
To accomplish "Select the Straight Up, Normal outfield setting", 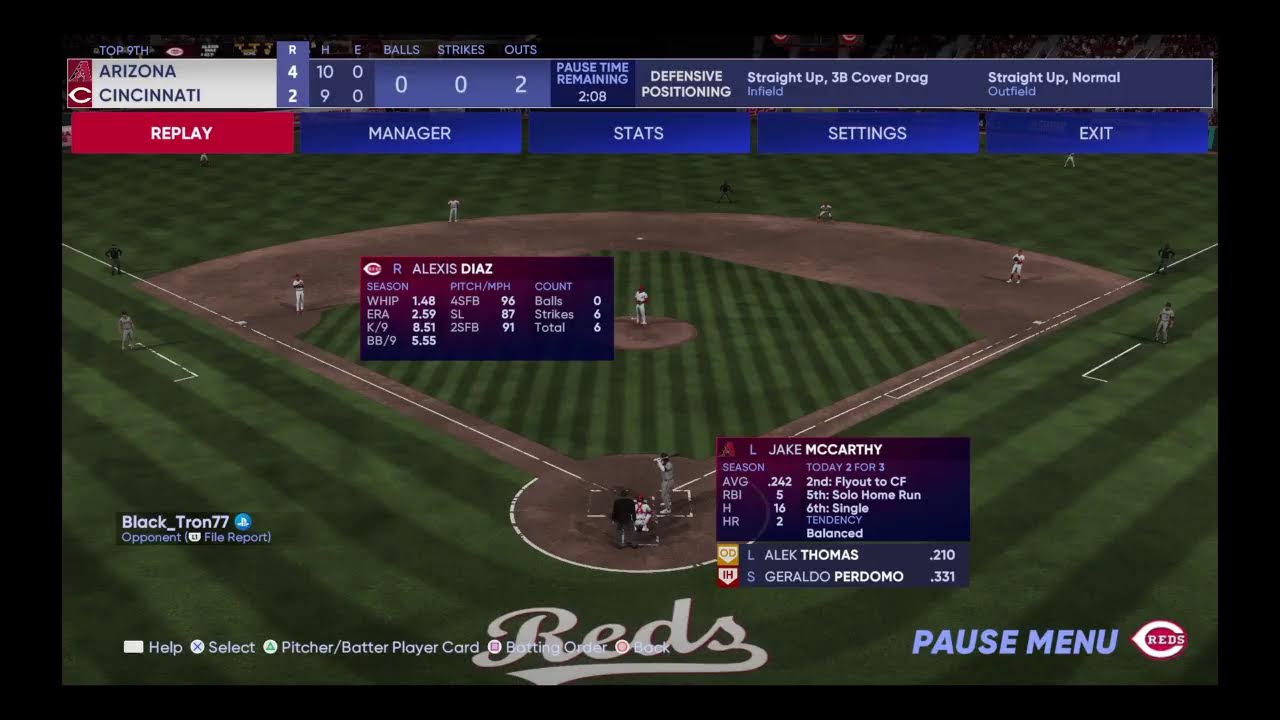I will (1054, 83).
